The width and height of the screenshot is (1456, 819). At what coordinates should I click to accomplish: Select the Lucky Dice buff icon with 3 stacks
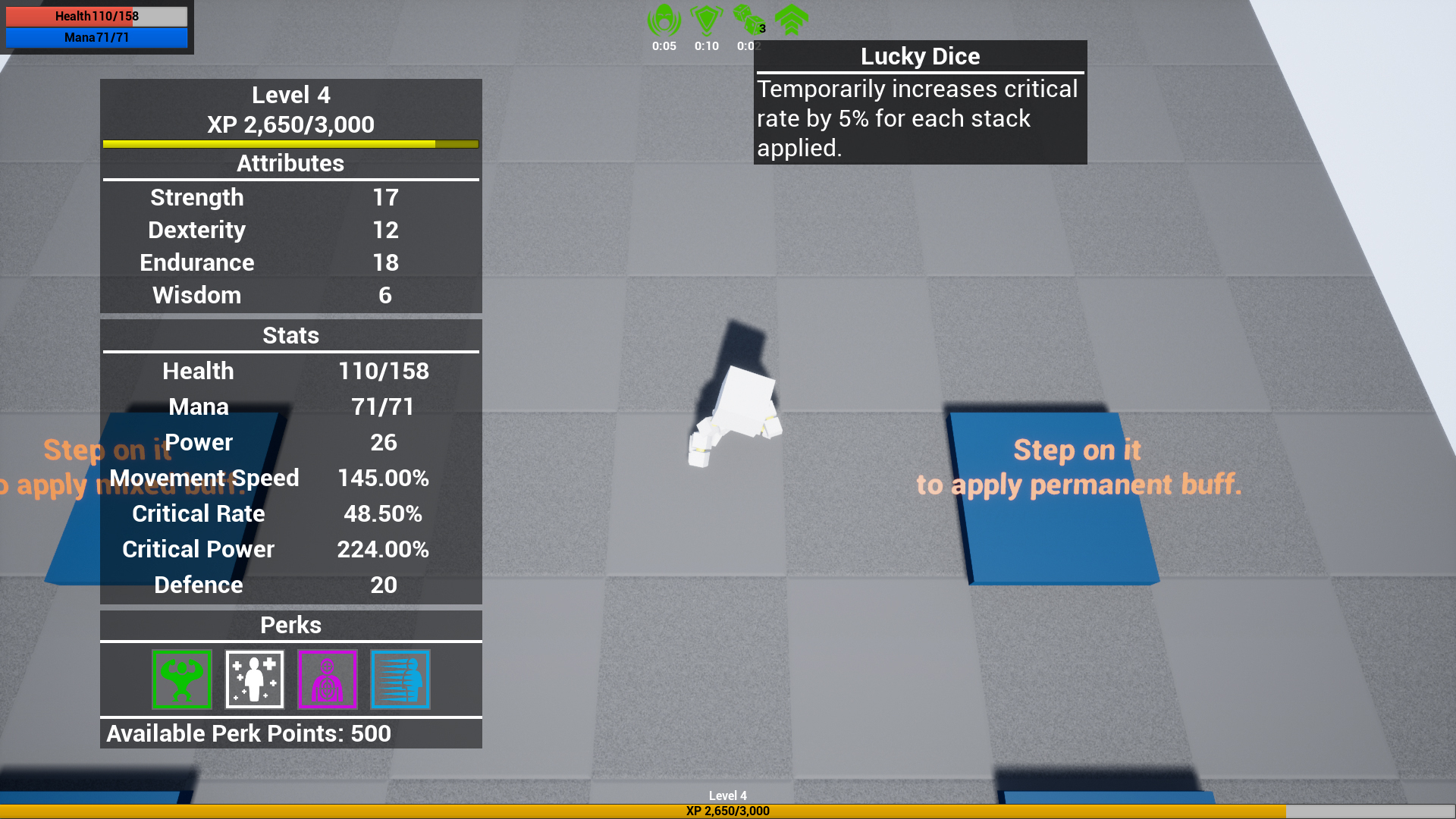coord(748,19)
